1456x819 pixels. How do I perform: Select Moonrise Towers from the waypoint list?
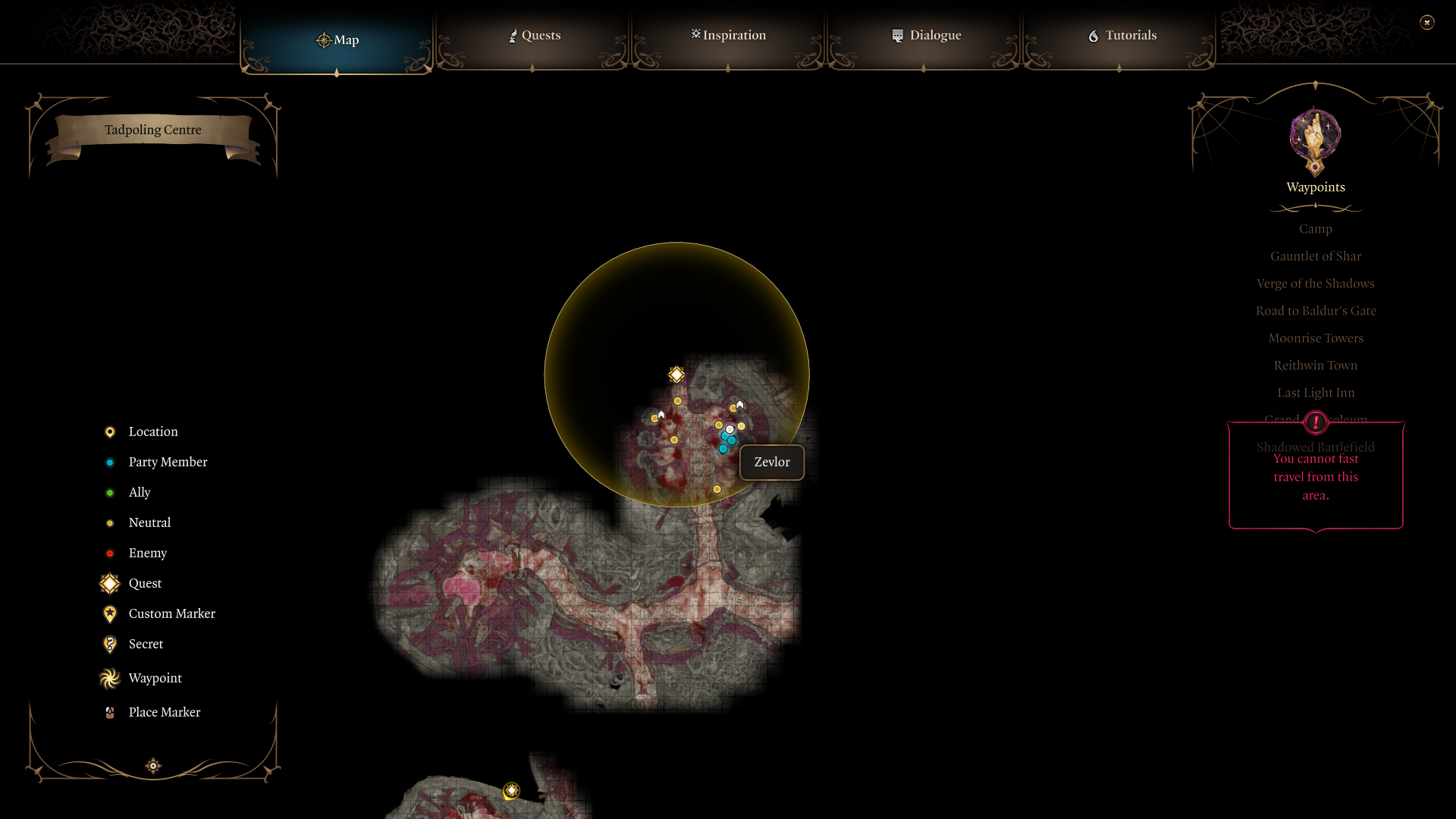[1316, 337]
